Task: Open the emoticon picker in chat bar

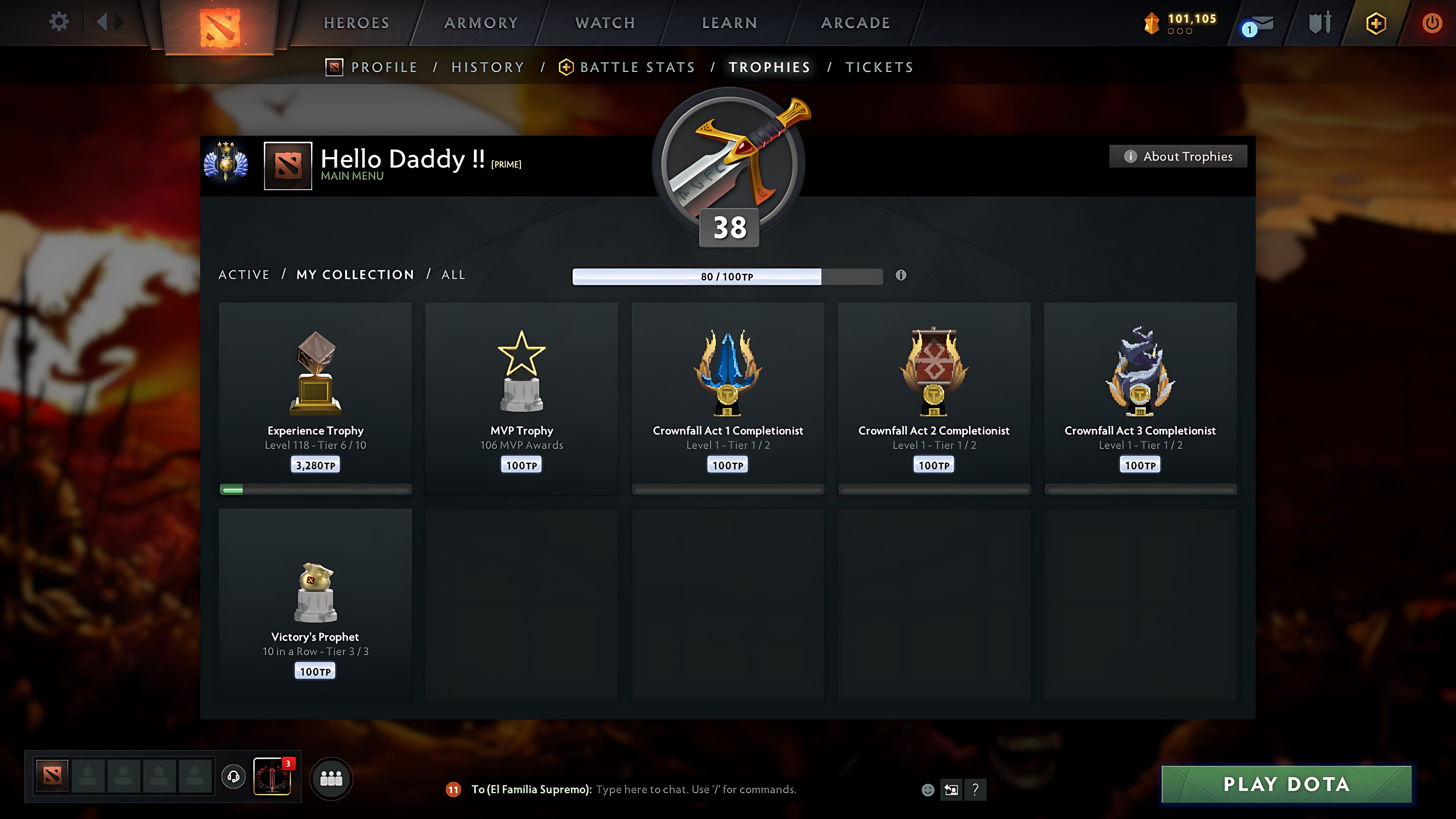Action: (x=929, y=790)
